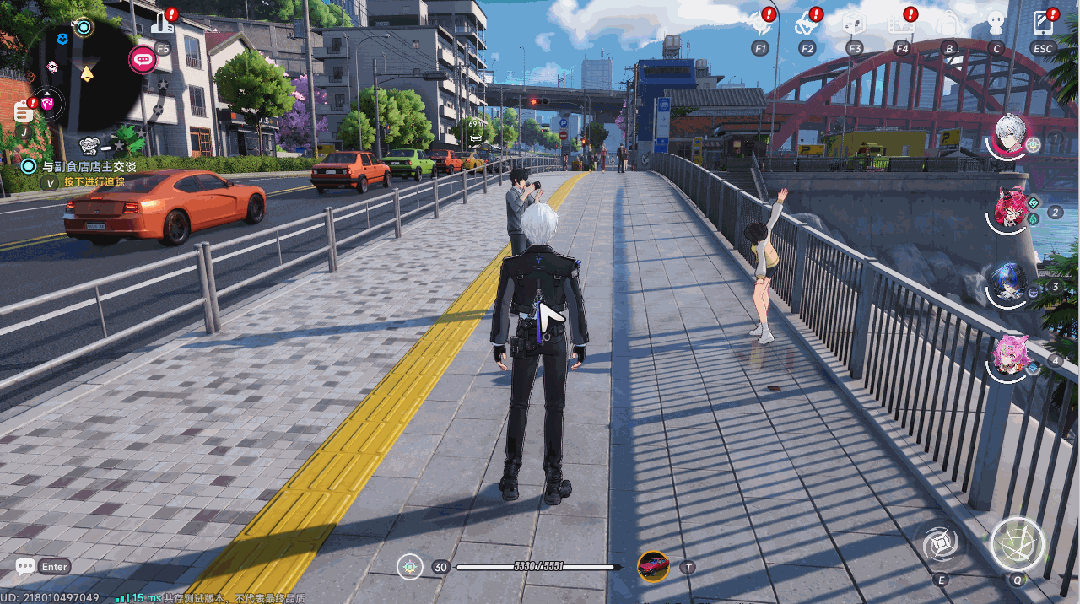Switch to the red-haired party member

[1011, 208]
